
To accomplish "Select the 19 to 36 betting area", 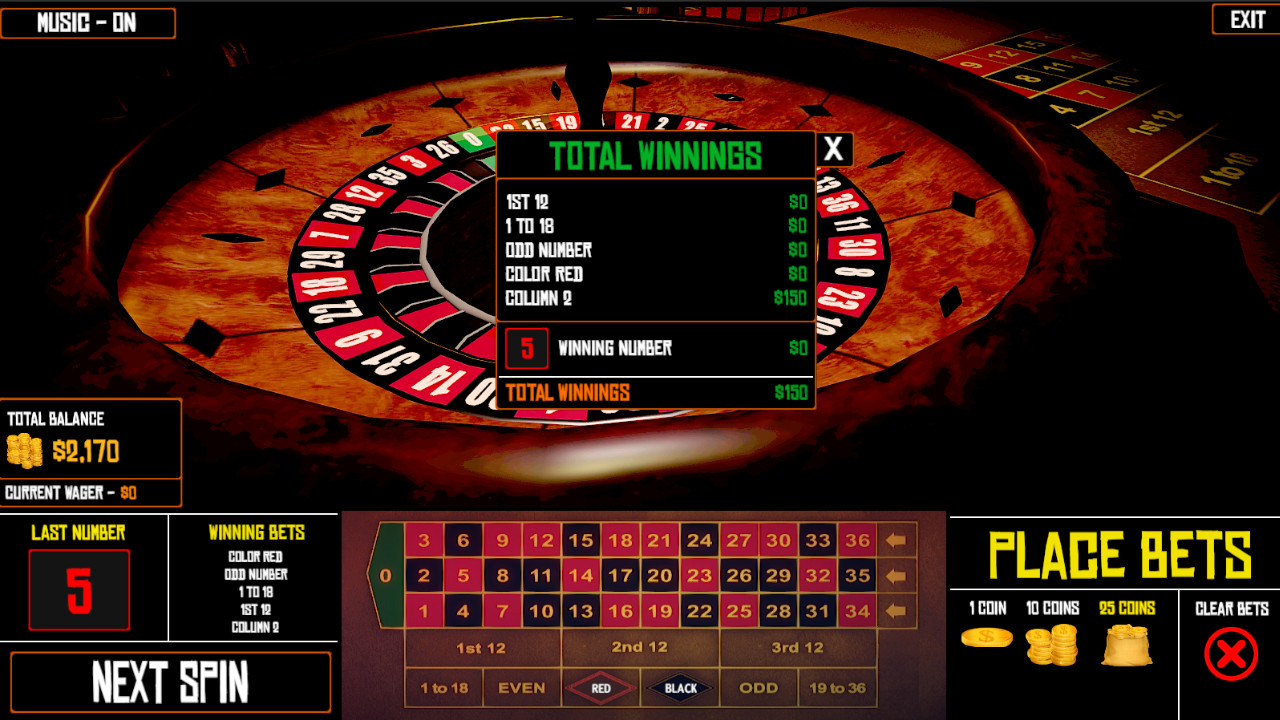I will [x=838, y=687].
